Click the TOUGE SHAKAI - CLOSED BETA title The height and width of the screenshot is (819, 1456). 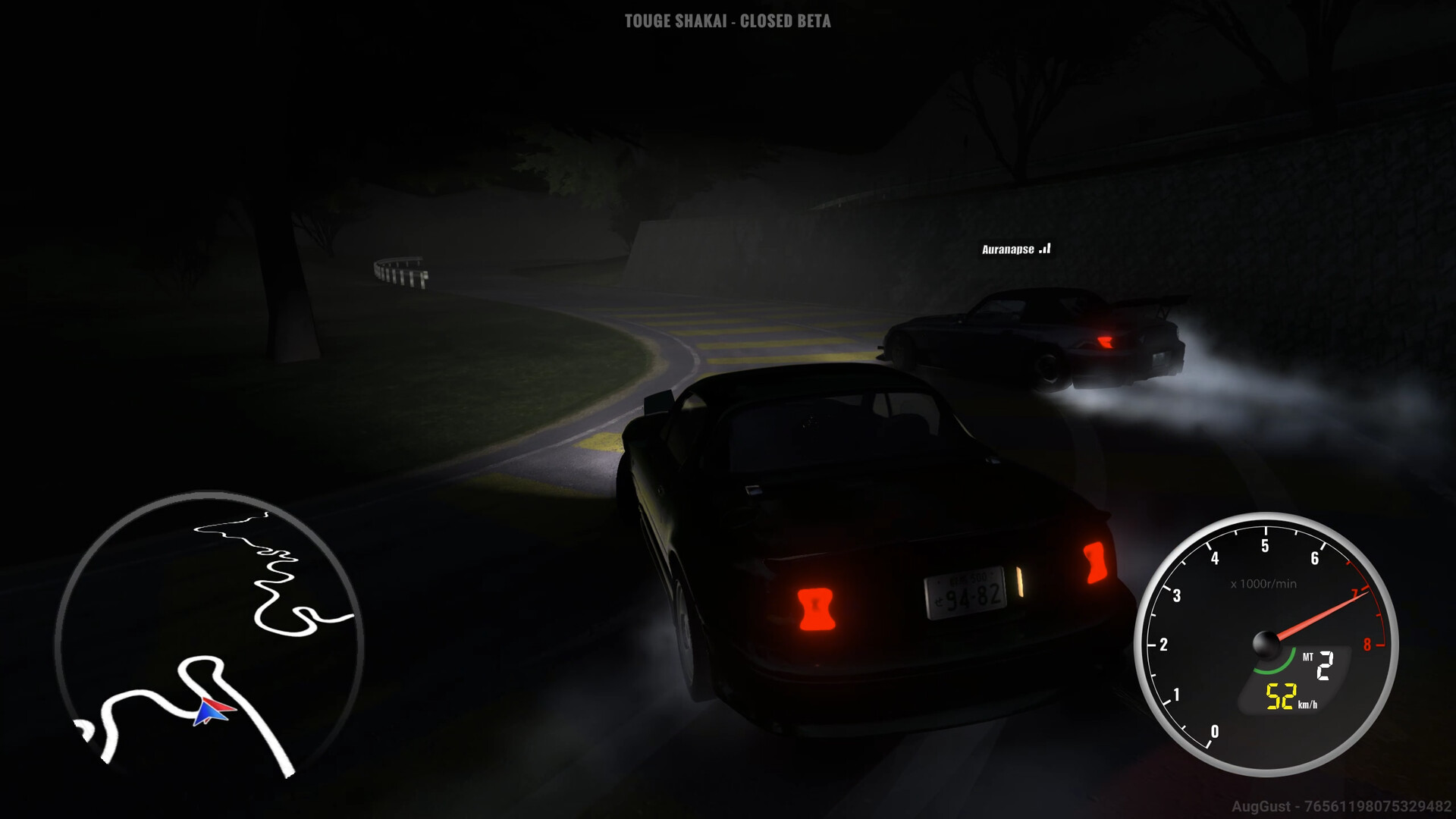tap(726, 23)
